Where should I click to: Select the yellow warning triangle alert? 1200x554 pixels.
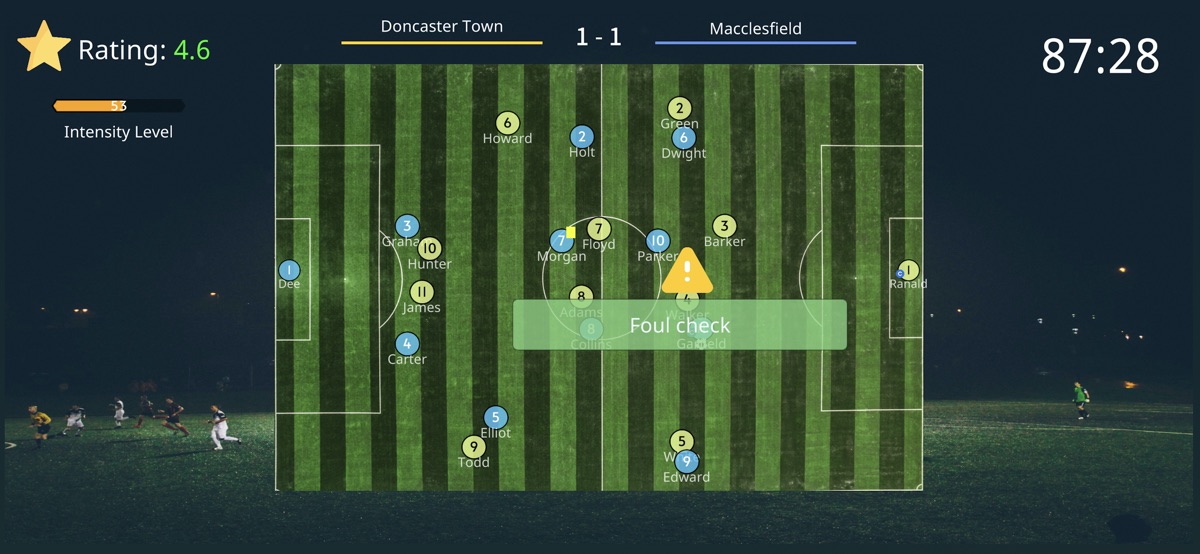point(687,271)
